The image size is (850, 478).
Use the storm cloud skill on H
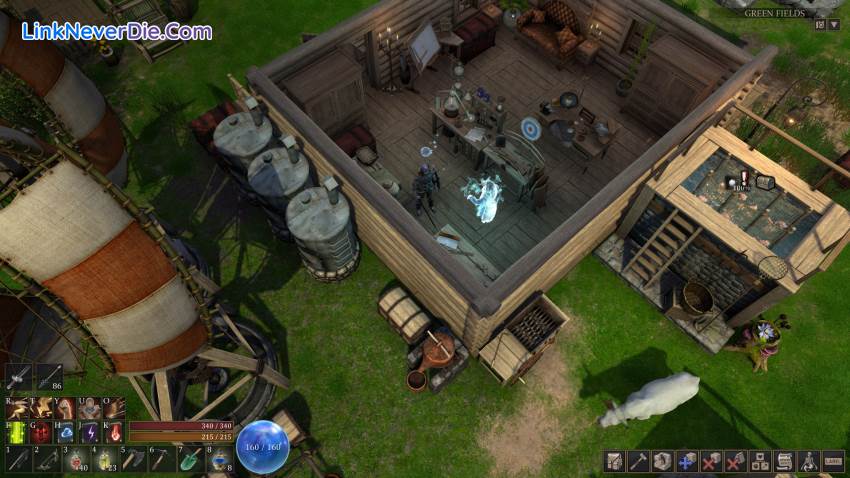pos(66,432)
